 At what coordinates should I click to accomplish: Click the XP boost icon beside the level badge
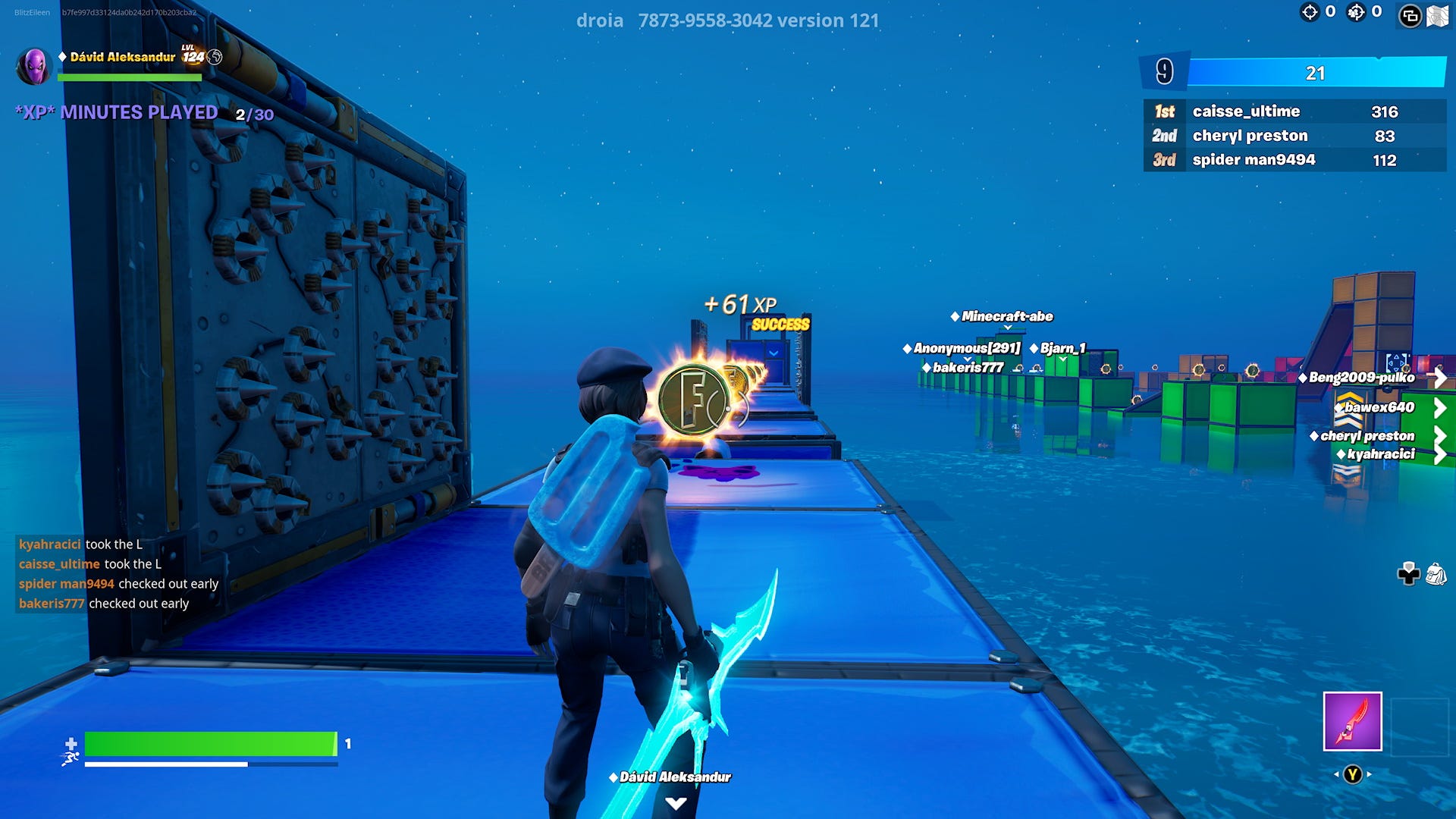point(215,57)
